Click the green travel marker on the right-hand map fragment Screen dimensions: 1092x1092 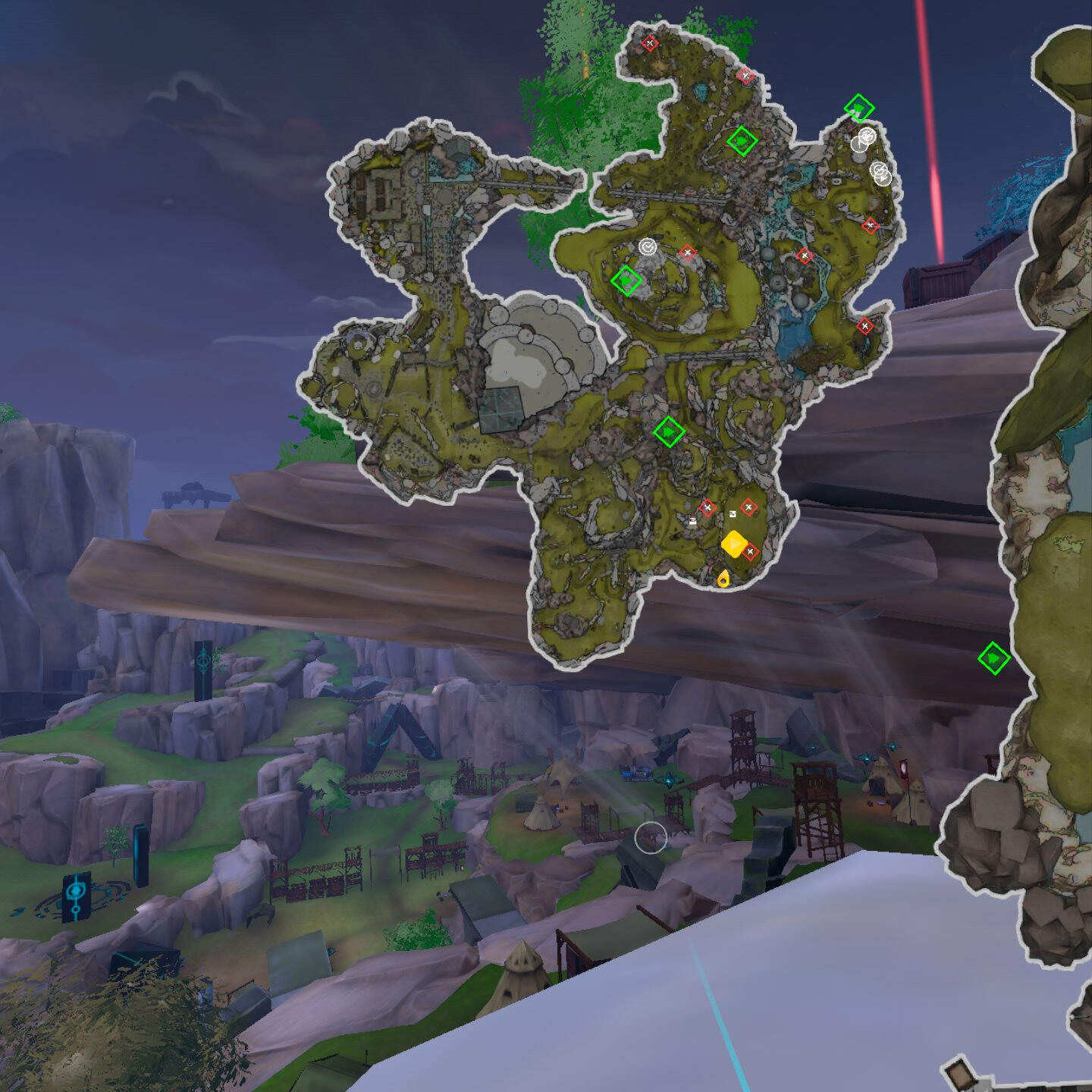994,660
